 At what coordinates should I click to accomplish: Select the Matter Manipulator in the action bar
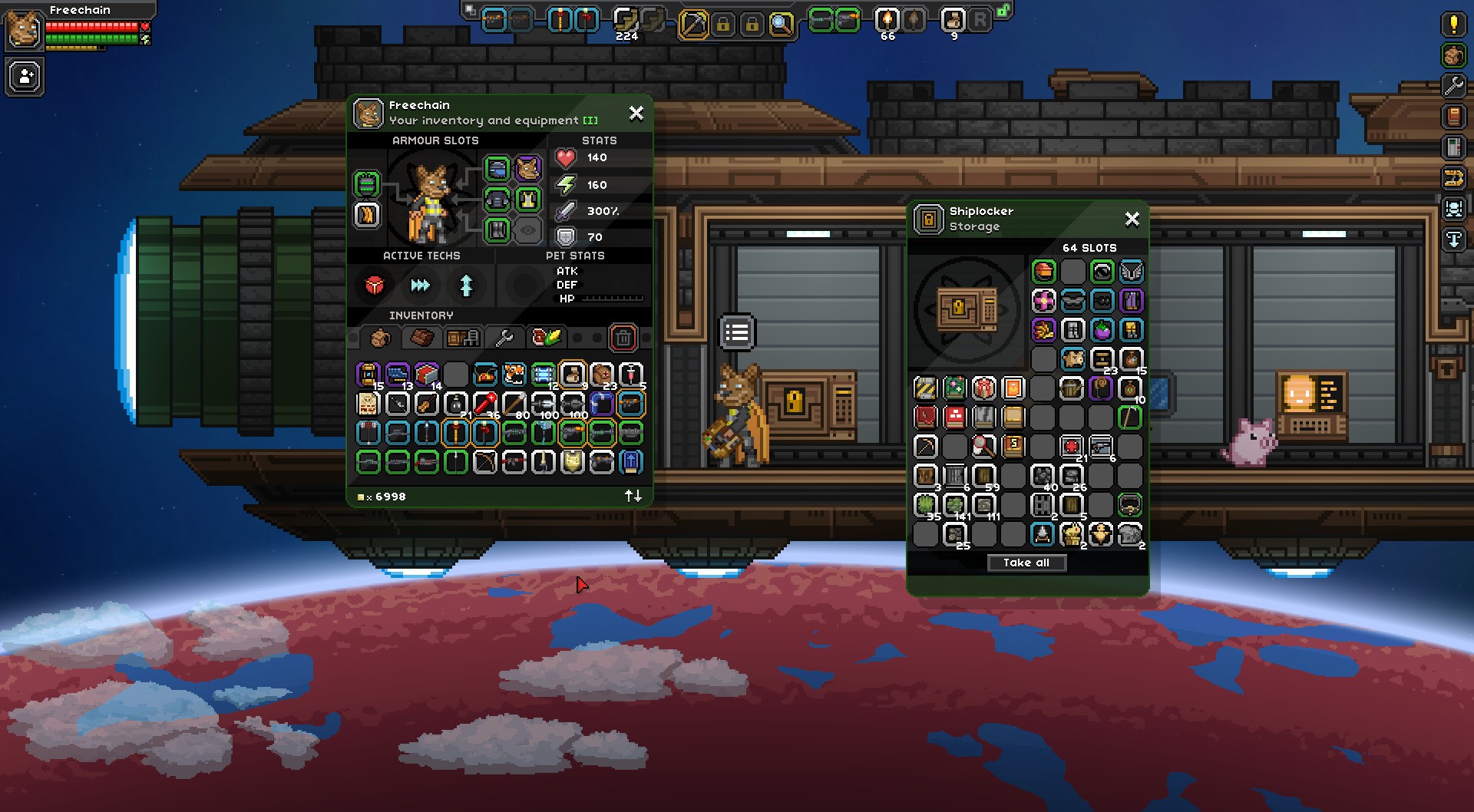click(695, 22)
